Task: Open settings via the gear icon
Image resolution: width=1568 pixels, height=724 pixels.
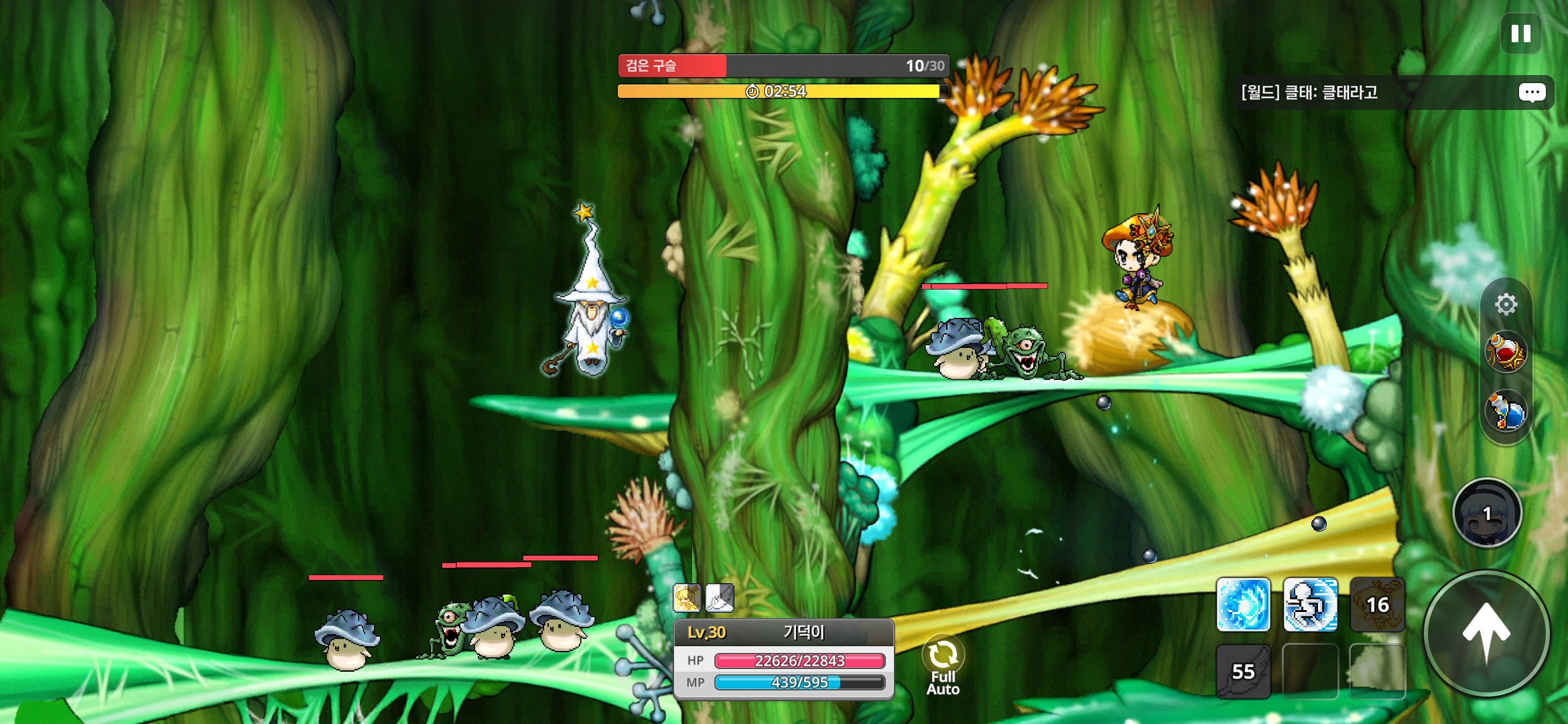Action: (x=1506, y=304)
